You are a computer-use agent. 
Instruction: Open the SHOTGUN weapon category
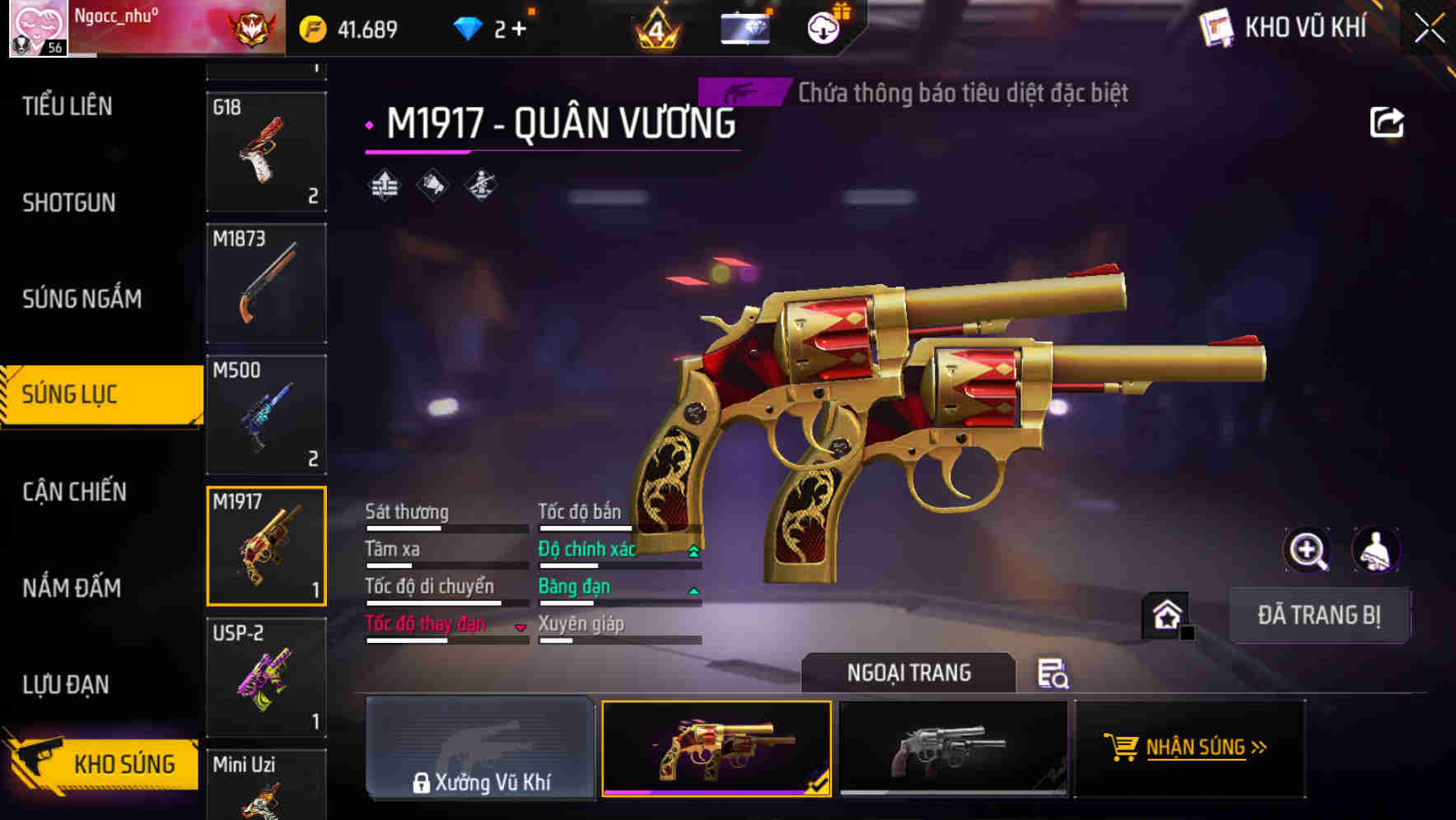[x=69, y=203]
